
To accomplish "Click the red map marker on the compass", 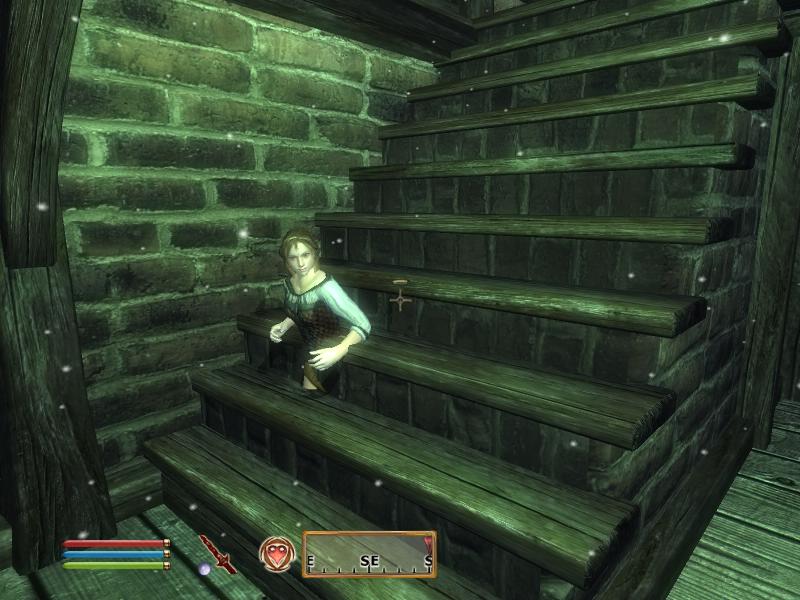I will pos(428,542).
